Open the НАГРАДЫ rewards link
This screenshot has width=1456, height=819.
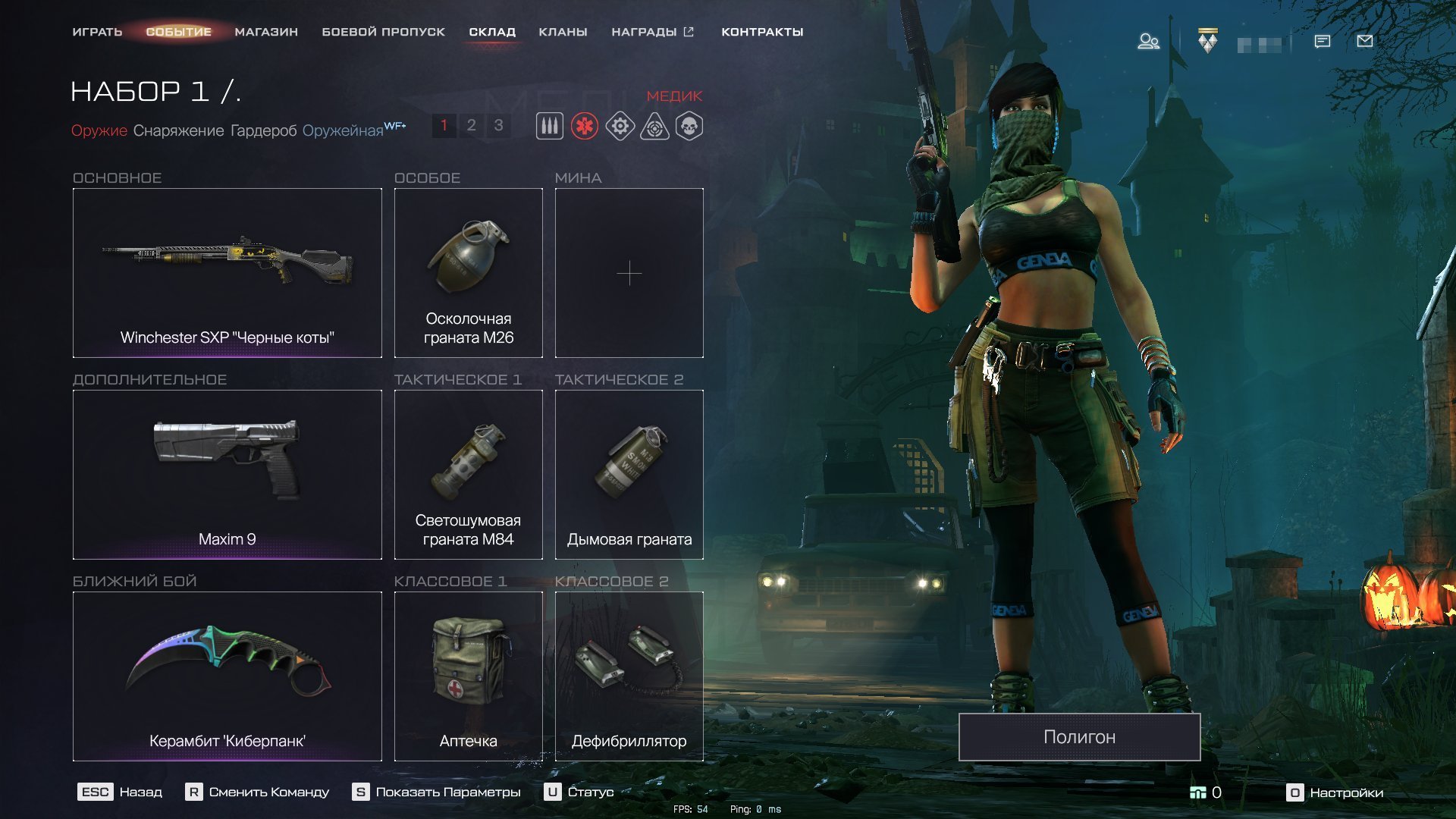652,32
